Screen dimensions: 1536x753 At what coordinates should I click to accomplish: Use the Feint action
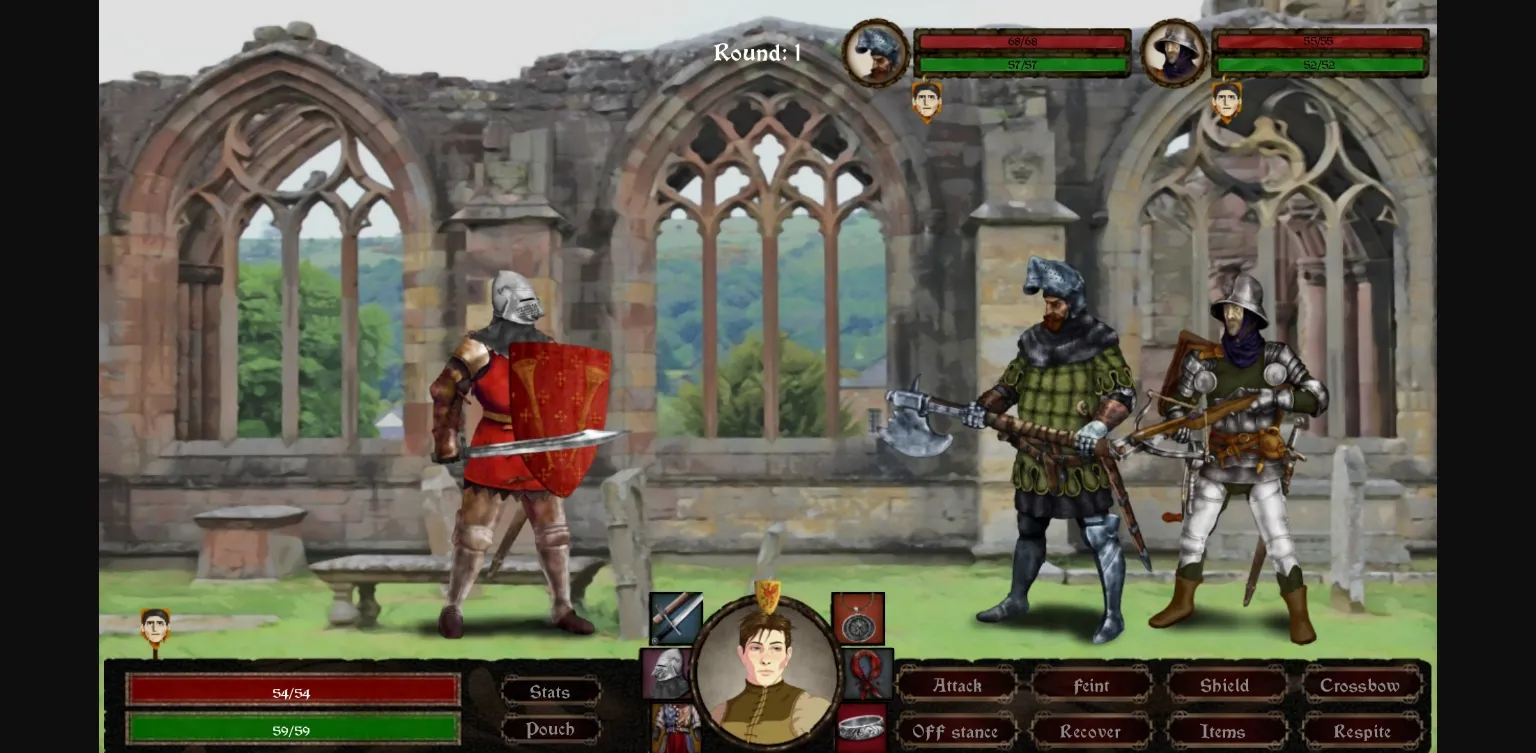click(1091, 686)
